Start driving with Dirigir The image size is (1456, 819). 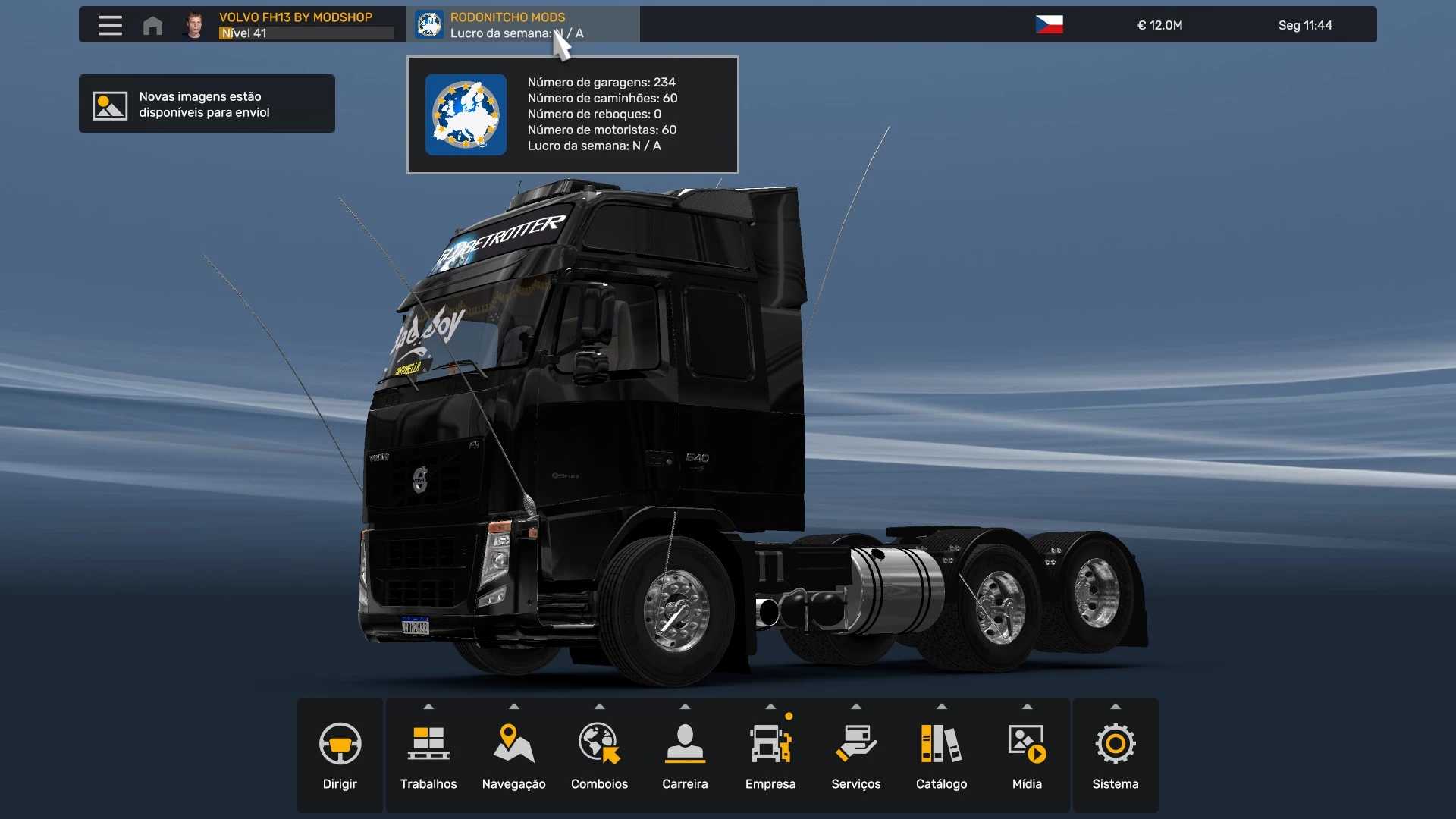click(x=340, y=755)
